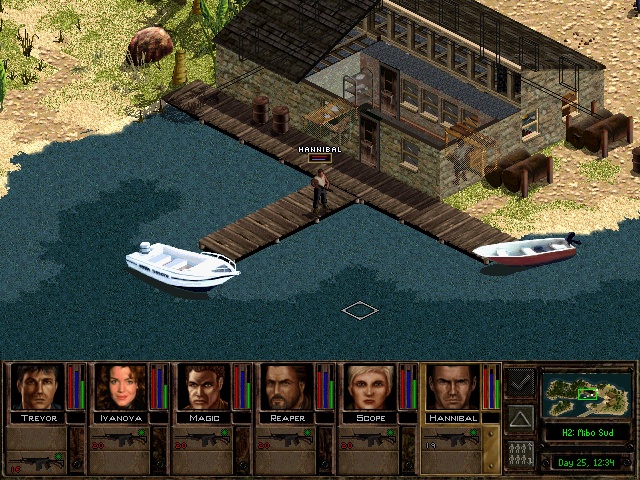Image resolution: width=640 pixels, height=480 pixels.
Task: Select Hannibal's portrait
Action: point(453,387)
